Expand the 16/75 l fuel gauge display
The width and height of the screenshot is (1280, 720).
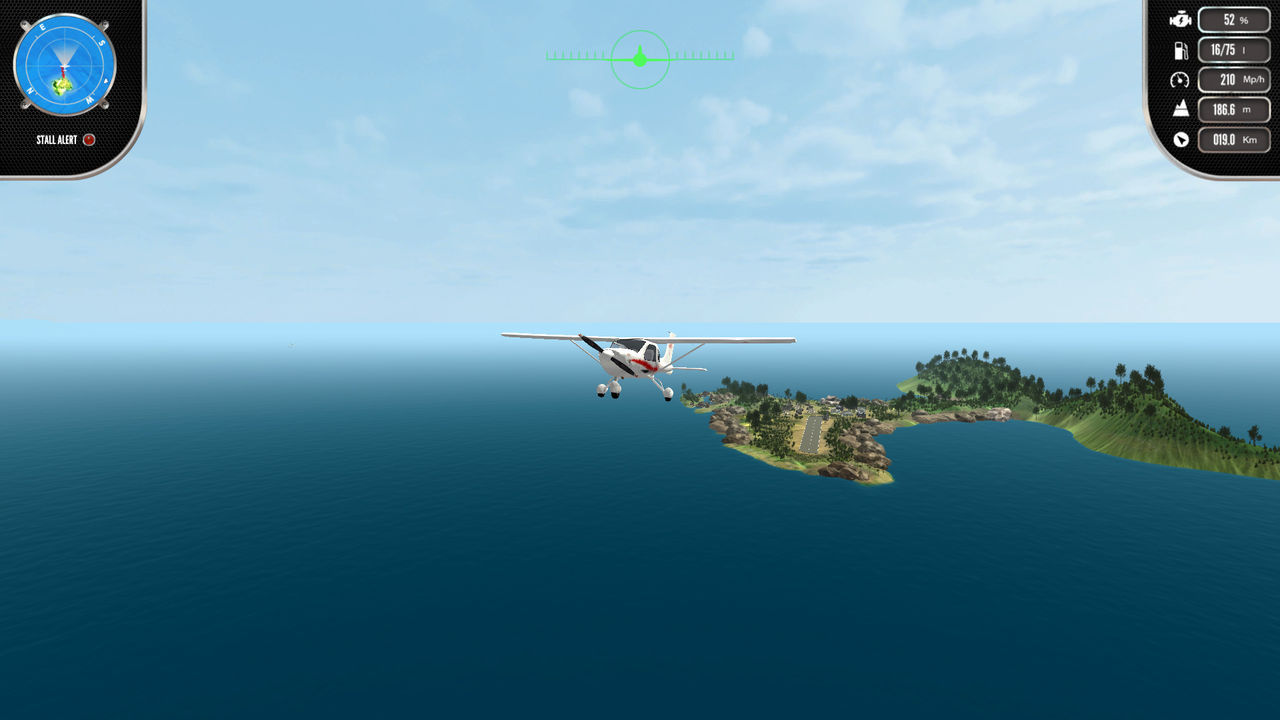click(x=1233, y=48)
